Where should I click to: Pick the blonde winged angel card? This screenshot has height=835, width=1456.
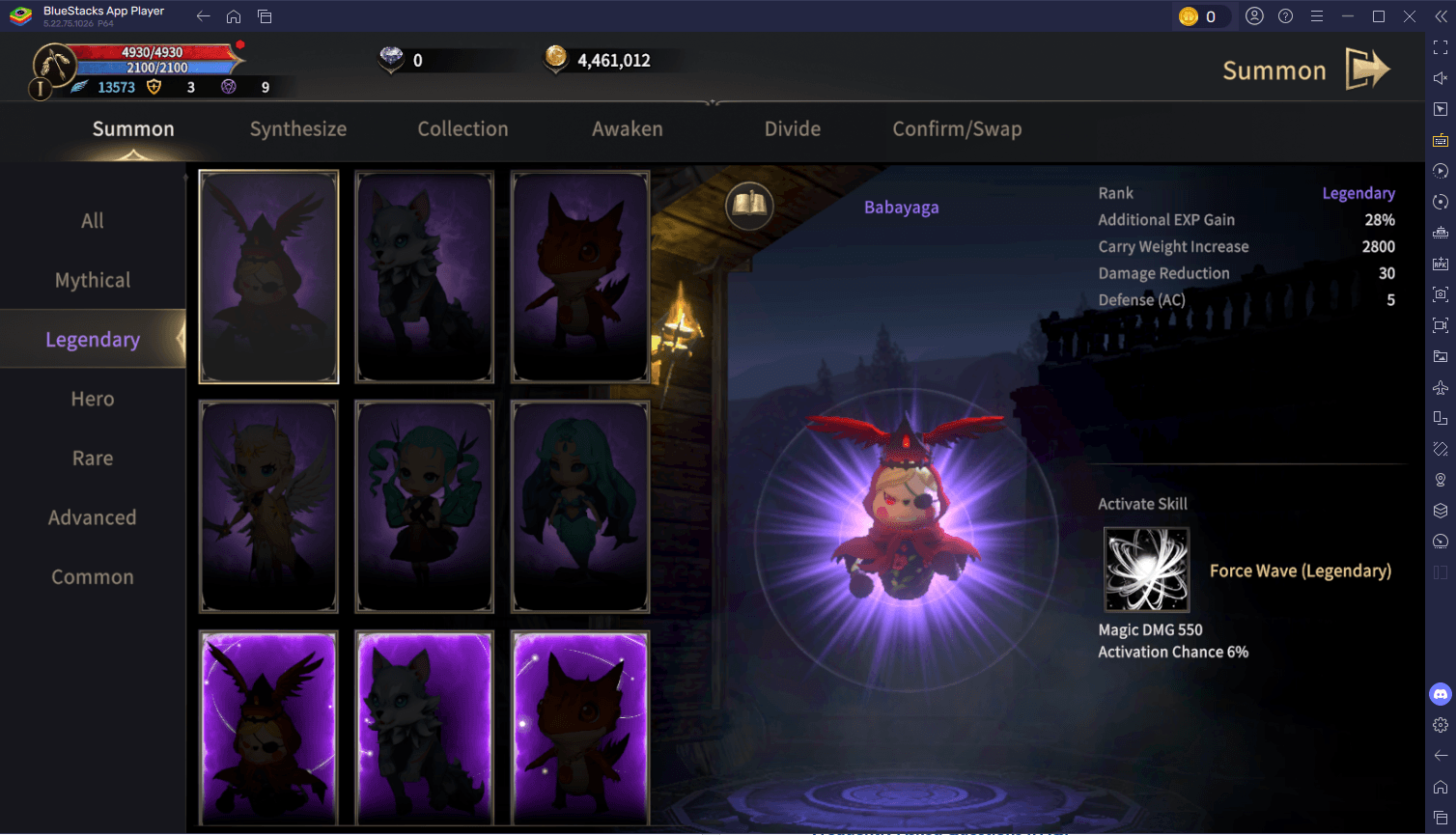[x=268, y=507]
